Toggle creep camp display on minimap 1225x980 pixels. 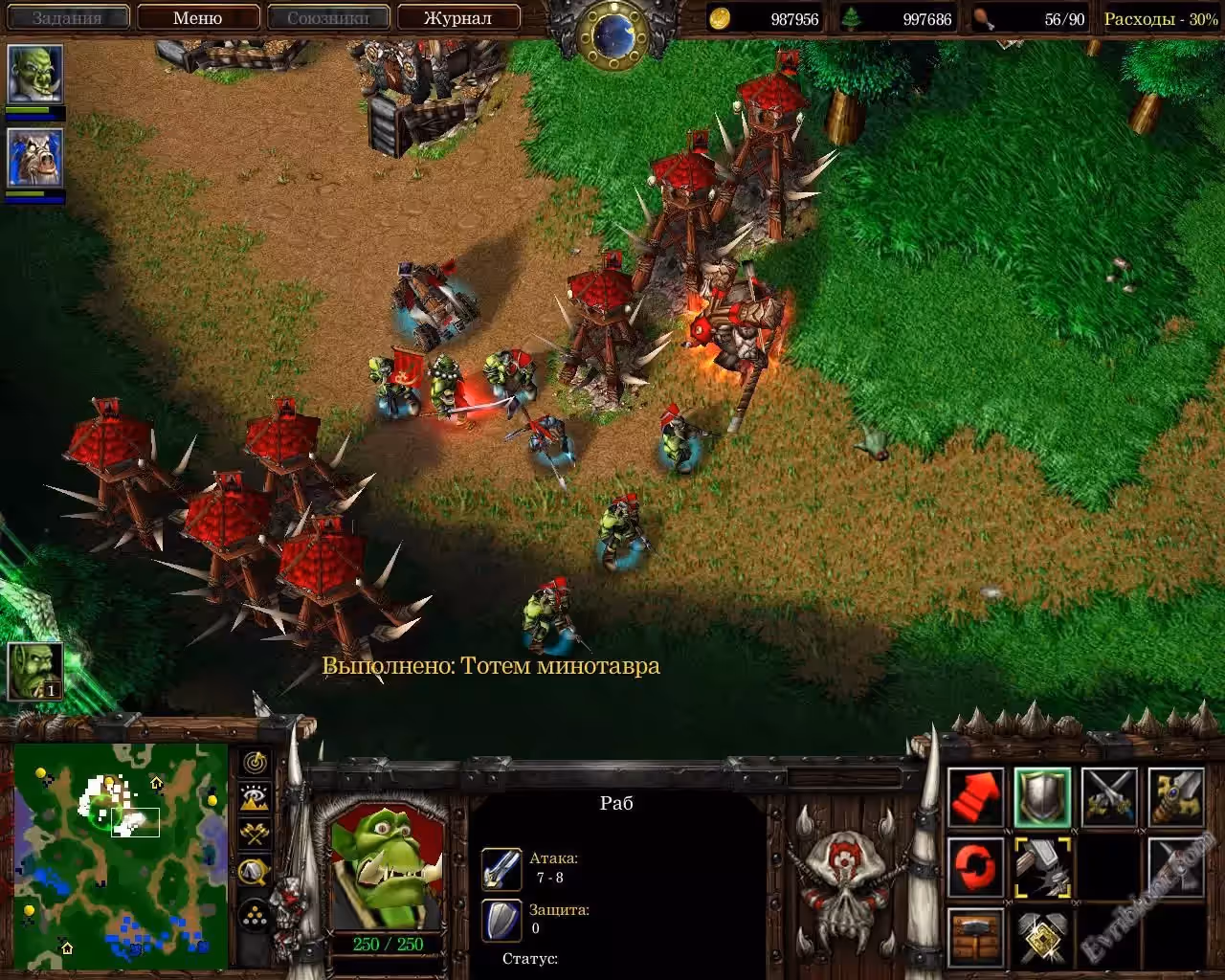[x=255, y=870]
